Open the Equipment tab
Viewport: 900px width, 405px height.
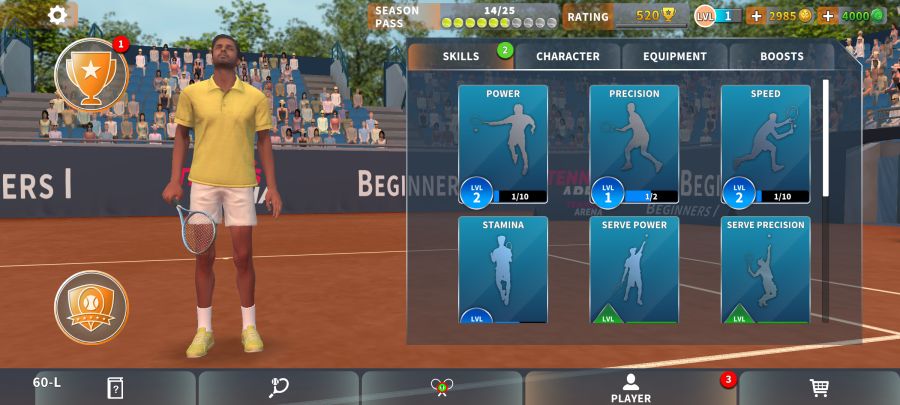(x=675, y=57)
